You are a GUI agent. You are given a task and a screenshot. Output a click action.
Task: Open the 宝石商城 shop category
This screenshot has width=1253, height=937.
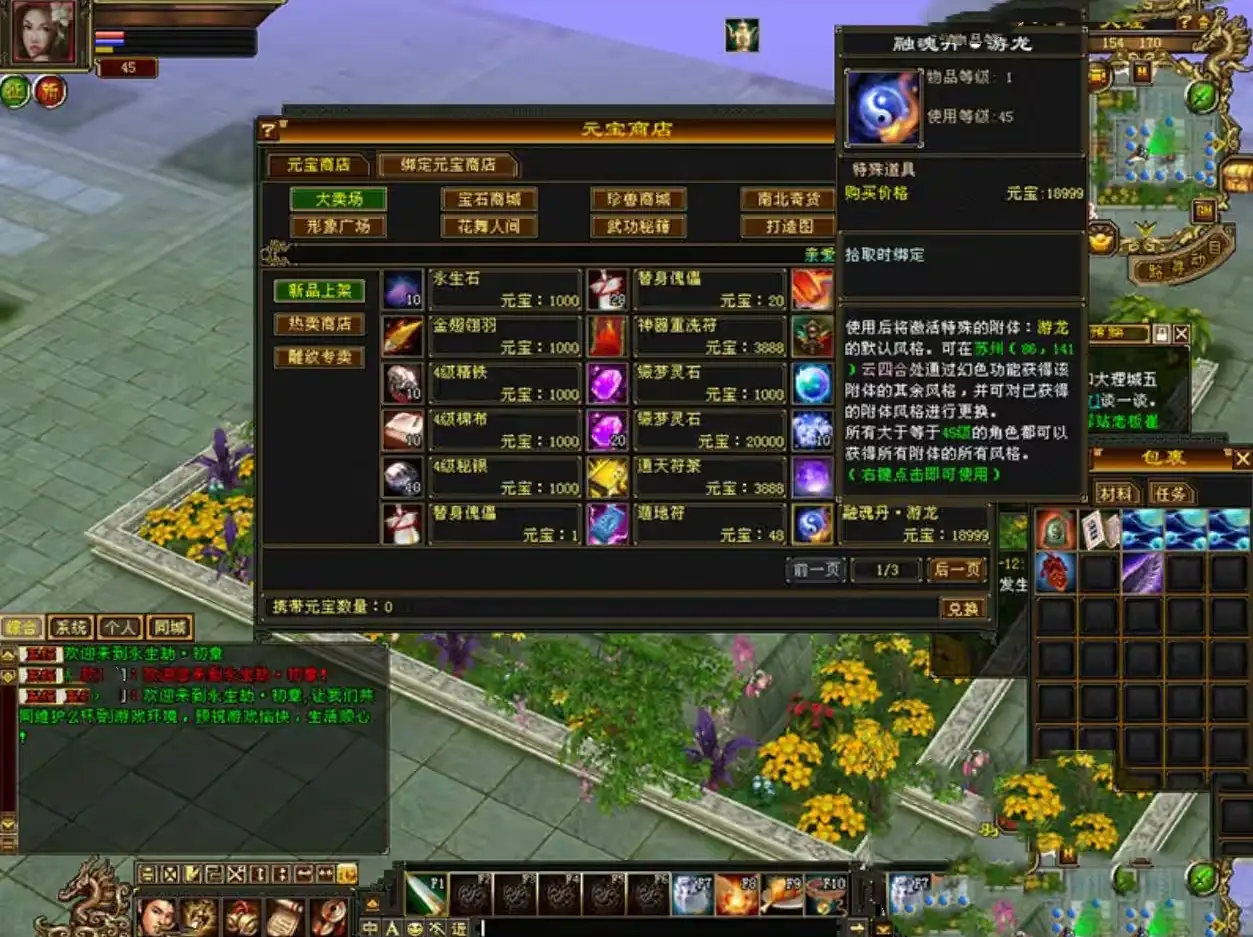point(489,199)
